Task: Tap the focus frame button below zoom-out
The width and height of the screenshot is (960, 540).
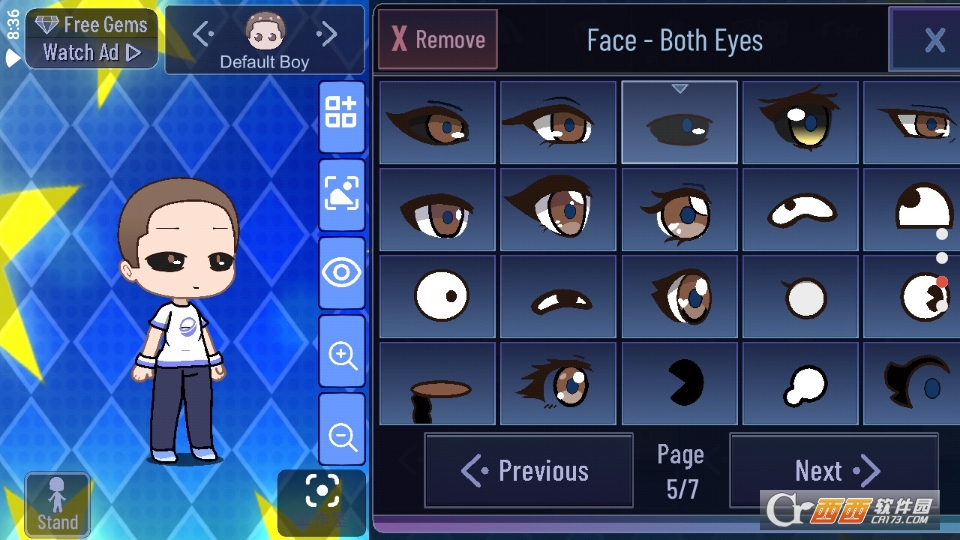Action: click(321, 492)
